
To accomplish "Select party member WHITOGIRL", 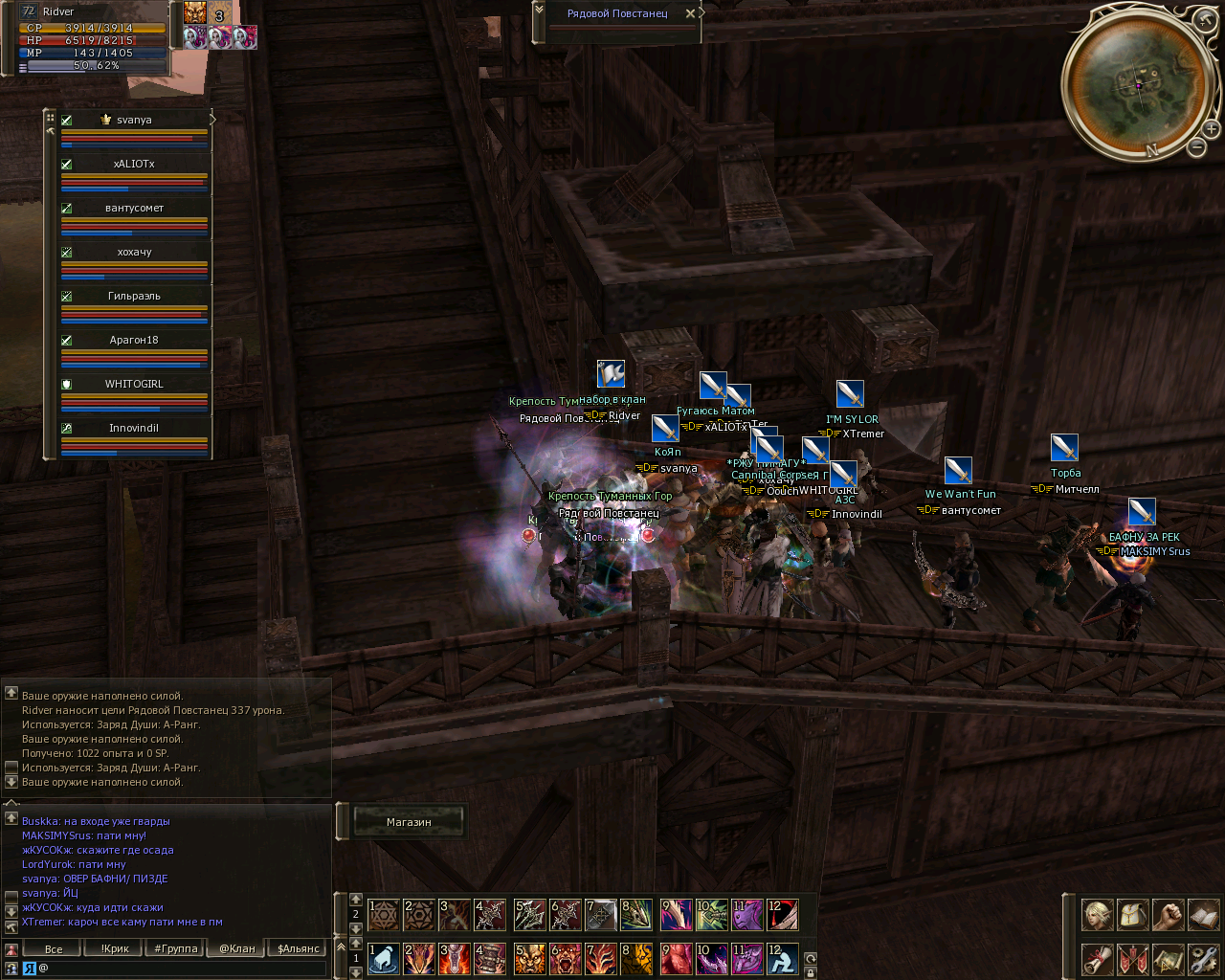I will (x=134, y=385).
